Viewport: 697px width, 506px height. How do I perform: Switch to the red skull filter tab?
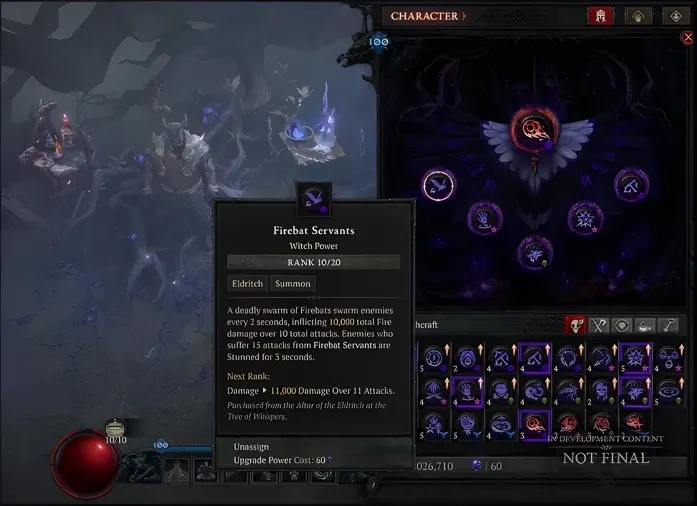(x=576, y=325)
